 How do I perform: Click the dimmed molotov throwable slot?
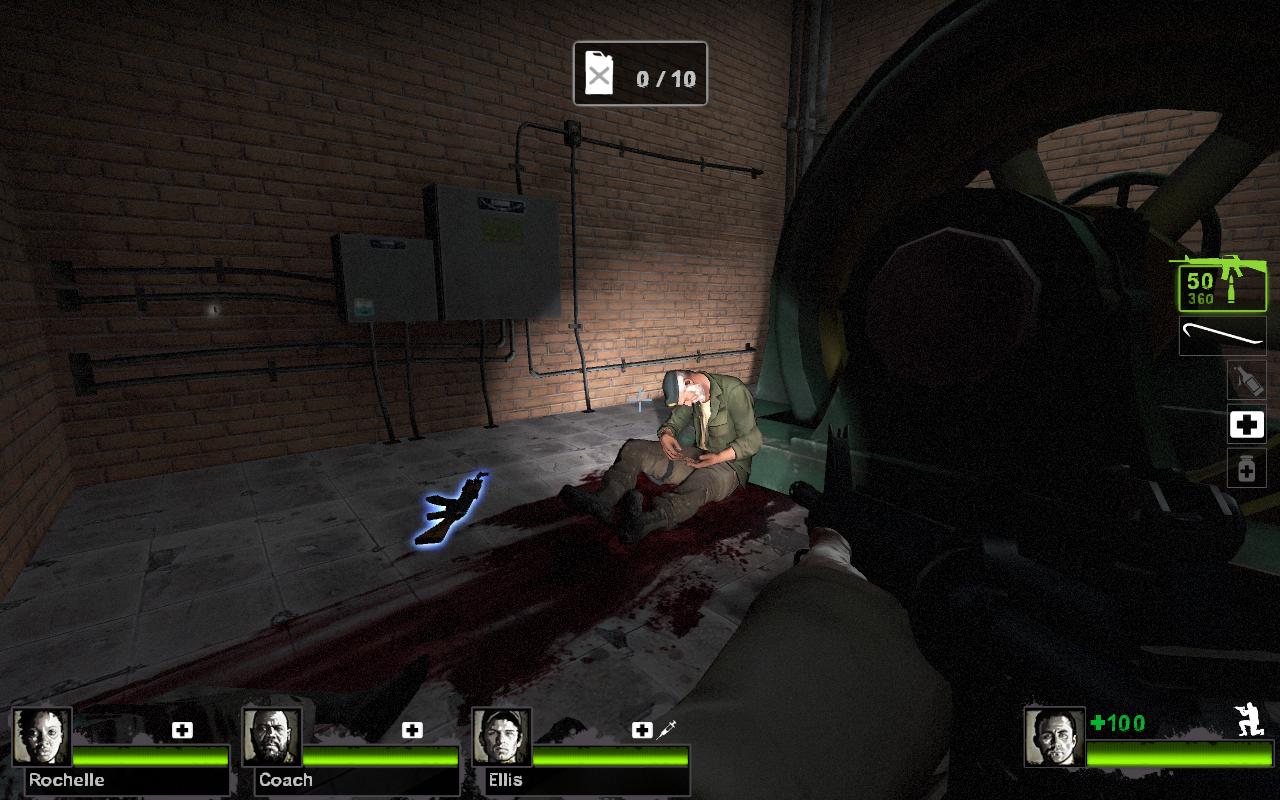[1246, 380]
